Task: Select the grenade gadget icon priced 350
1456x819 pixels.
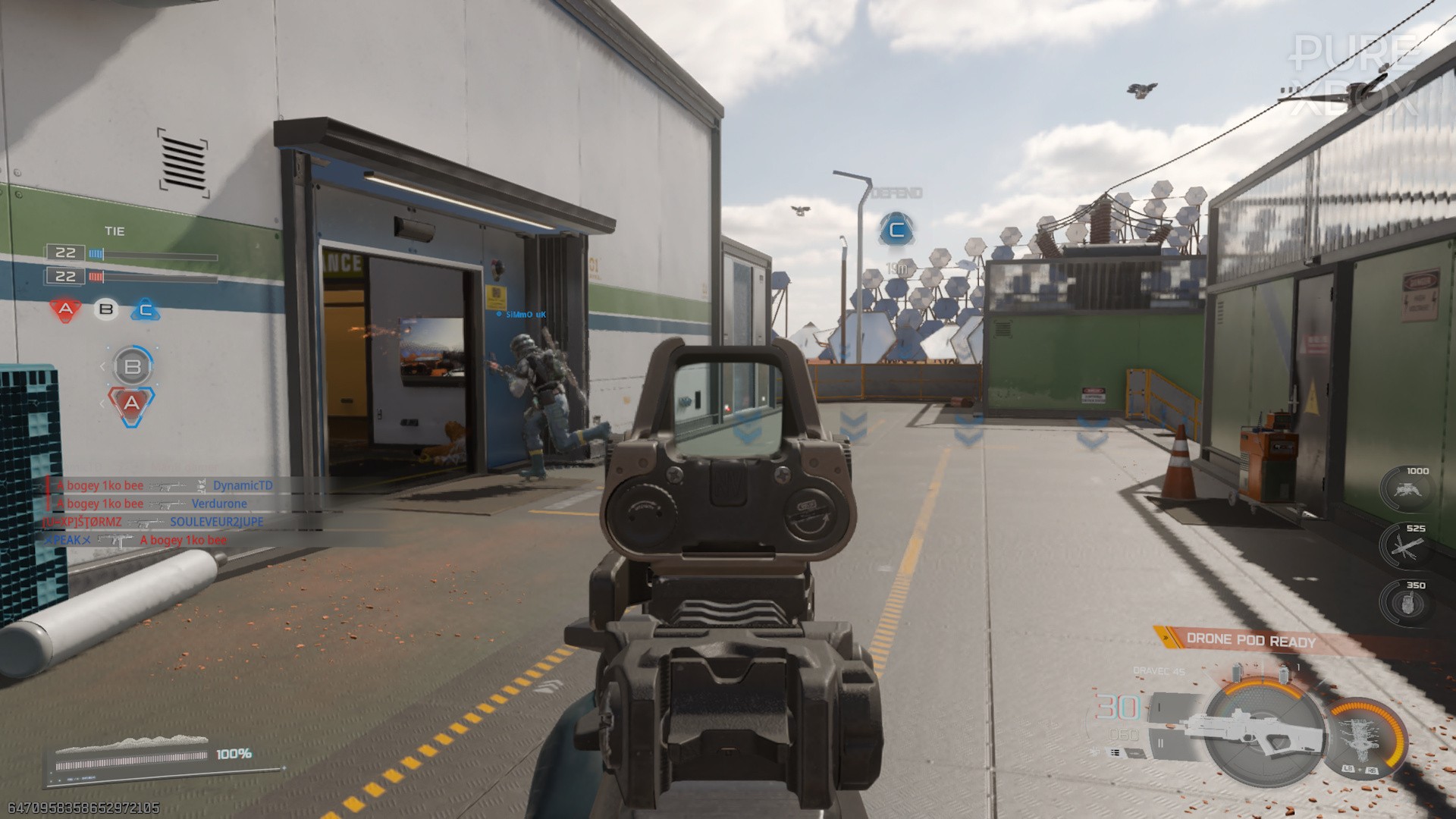Action: pyautogui.click(x=1407, y=601)
